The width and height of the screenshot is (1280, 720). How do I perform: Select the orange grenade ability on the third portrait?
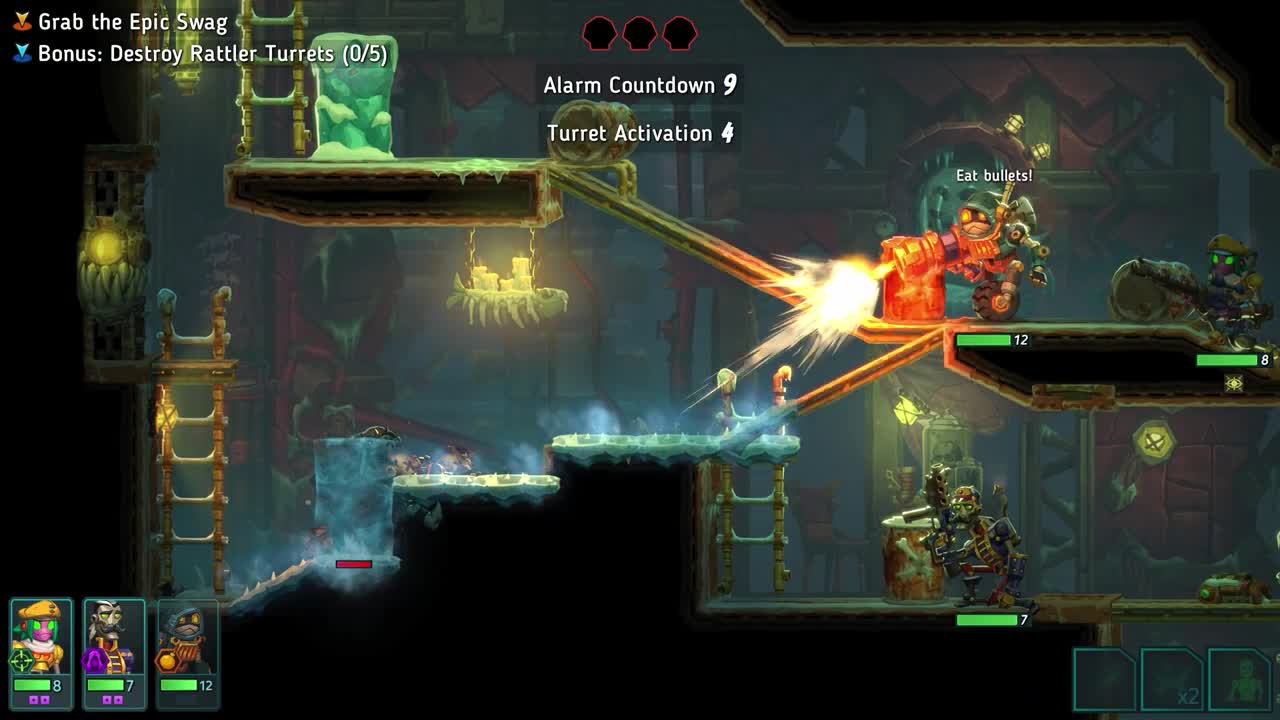(166, 661)
